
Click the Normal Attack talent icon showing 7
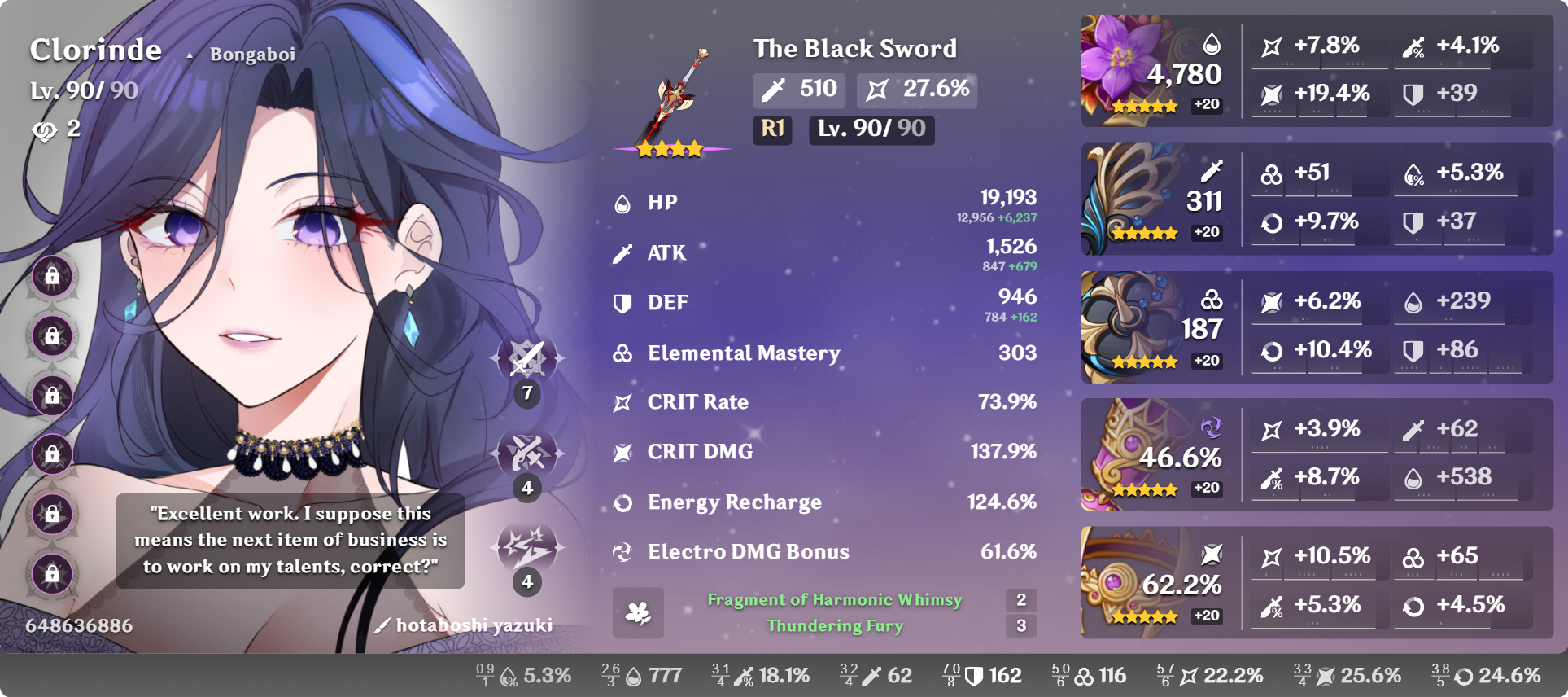[x=527, y=358]
